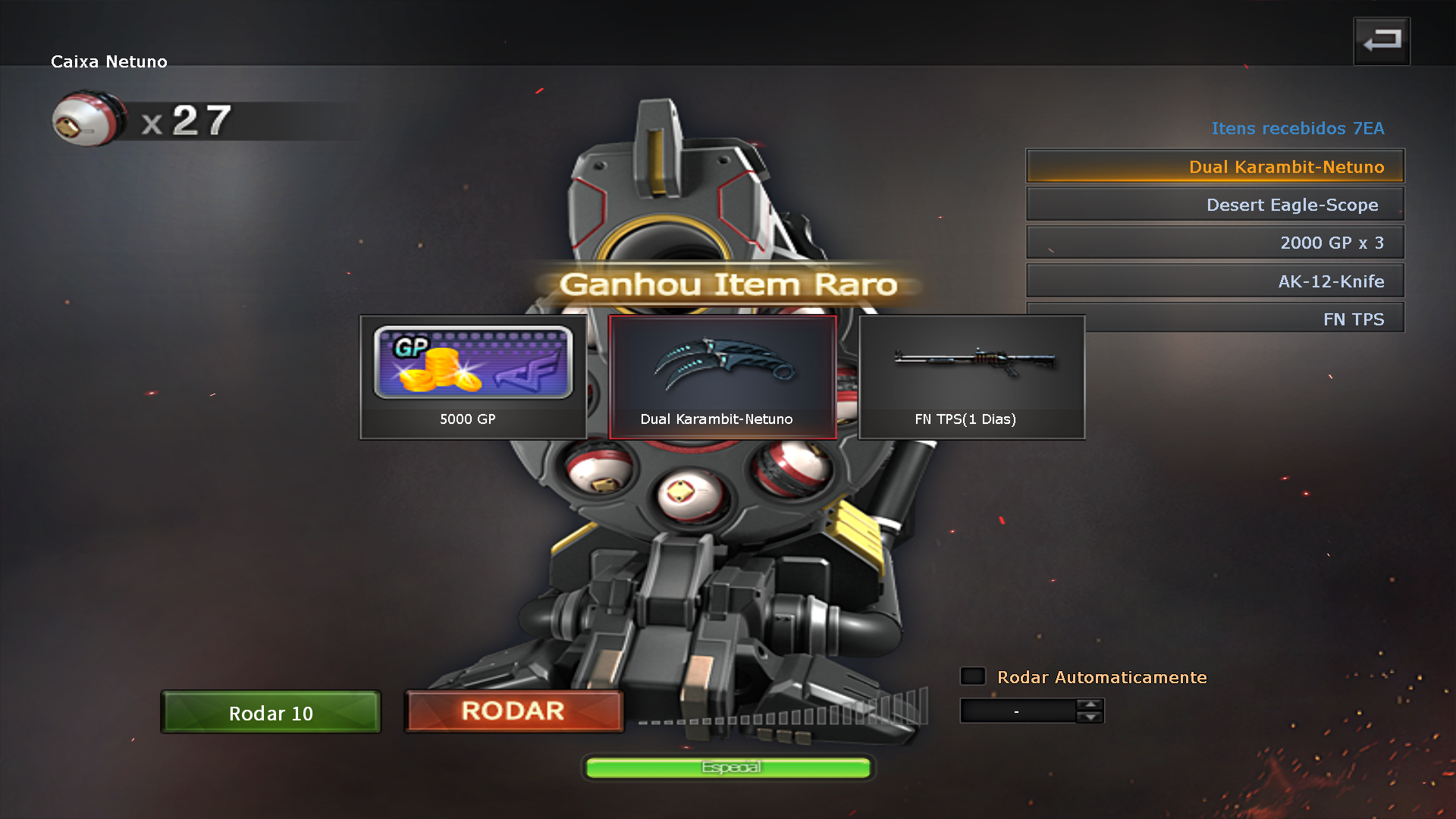Image resolution: width=1456 pixels, height=819 pixels.
Task: Click the 2000 GP x 3 reward entry
Action: coord(1215,242)
